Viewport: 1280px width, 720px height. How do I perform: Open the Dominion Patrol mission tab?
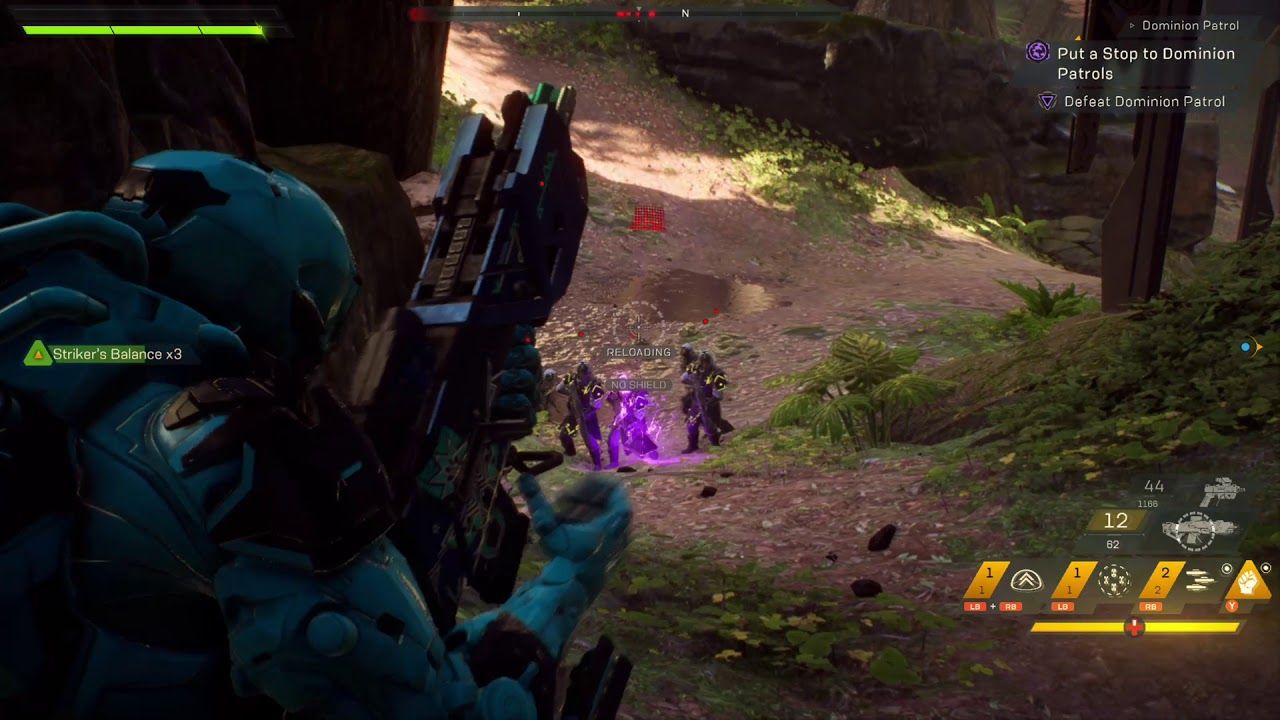coord(1190,25)
